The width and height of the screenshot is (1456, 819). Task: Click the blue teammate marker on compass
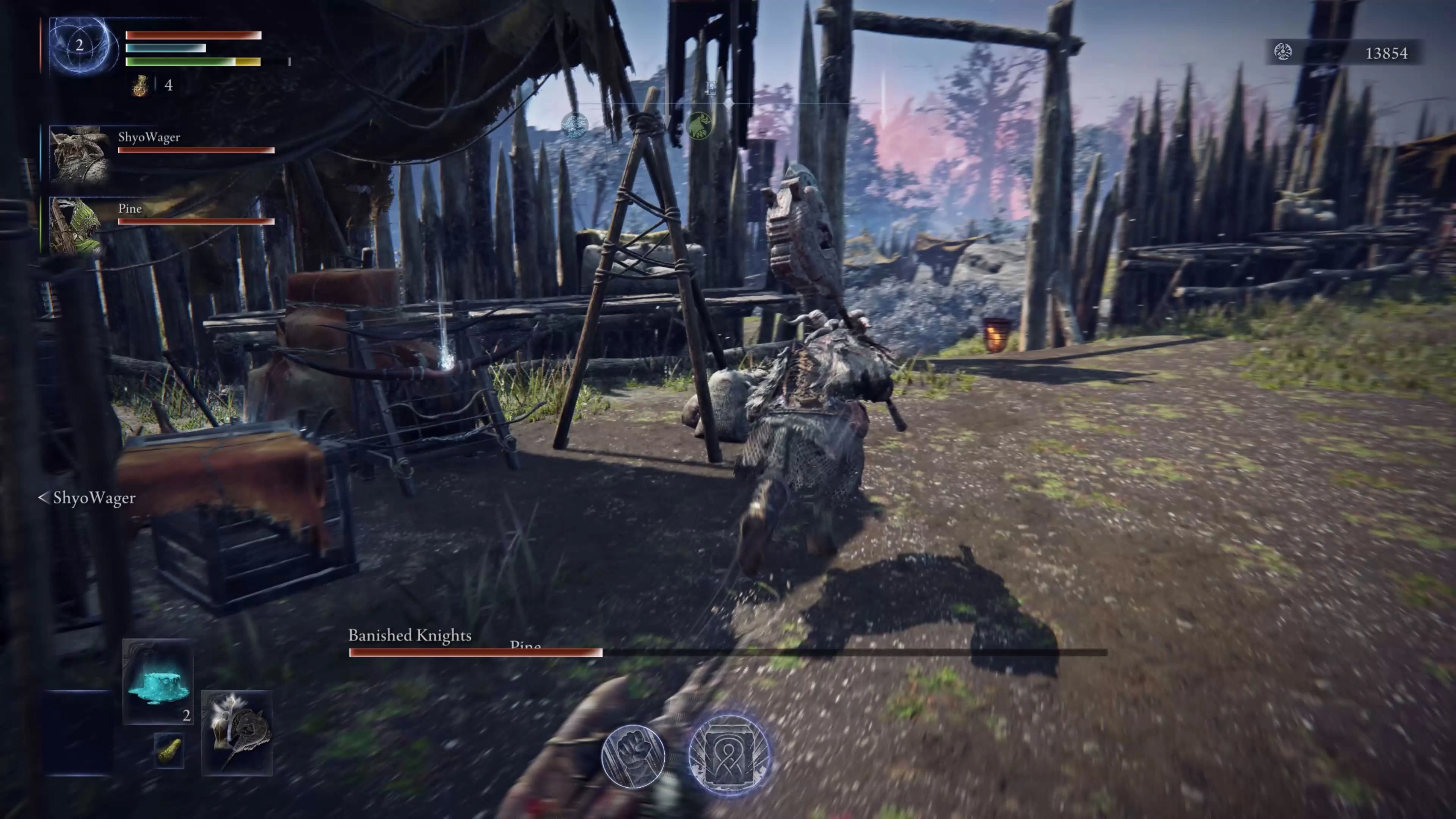[575, 125]
